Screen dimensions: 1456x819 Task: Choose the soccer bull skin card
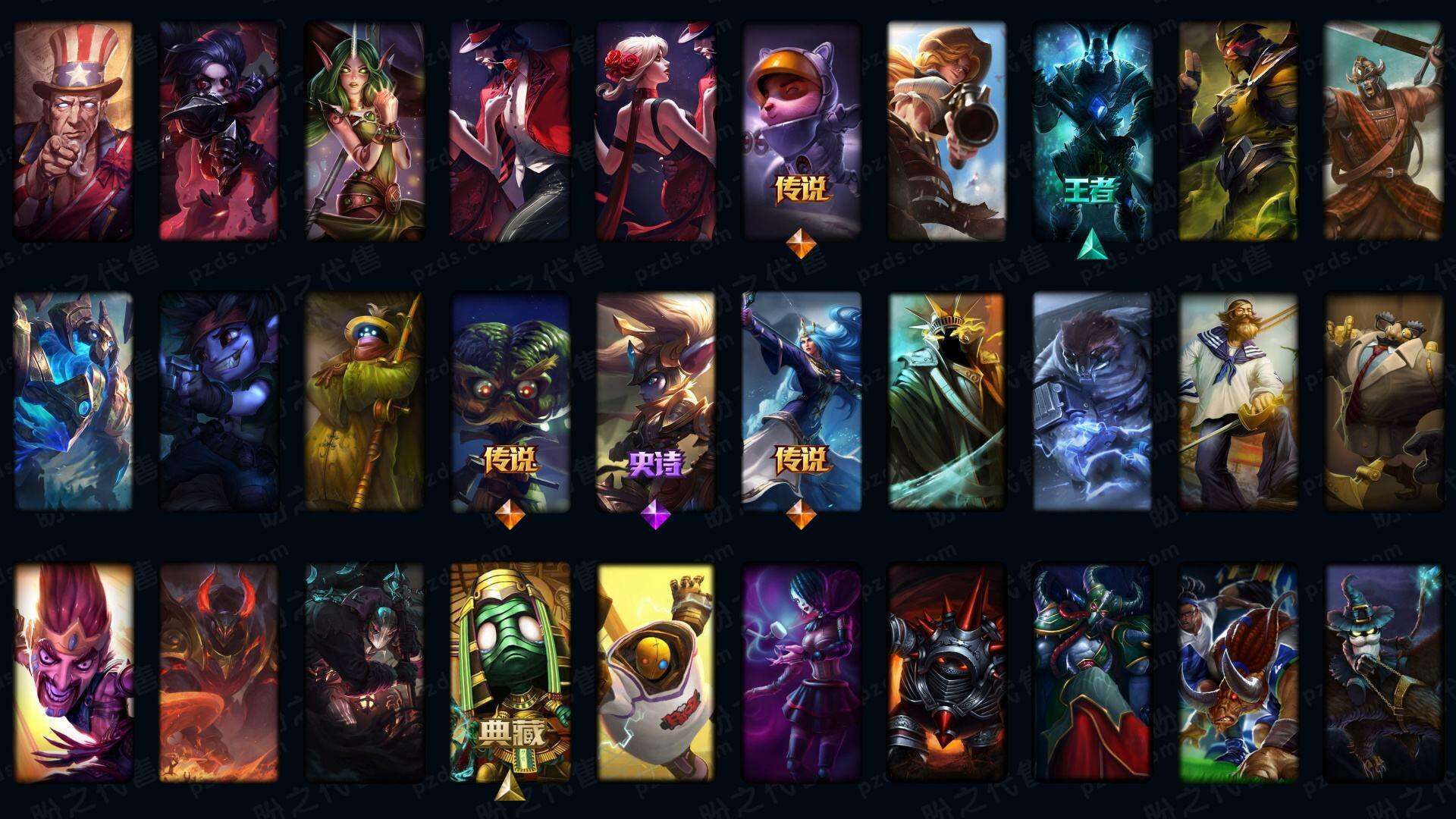pyautogui.click(x=1238, y=672)
